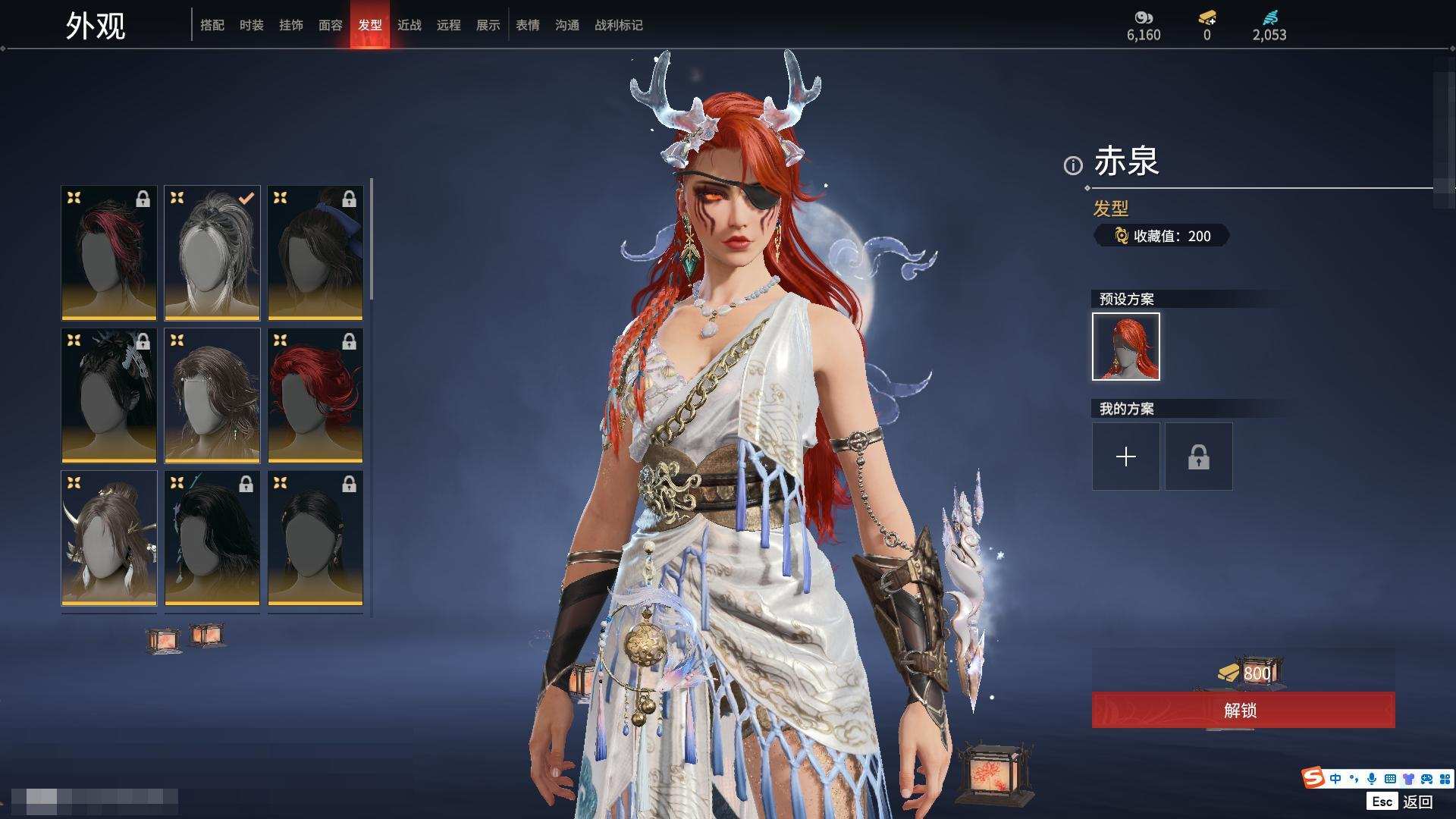Click the 返回 back button

1417,802
